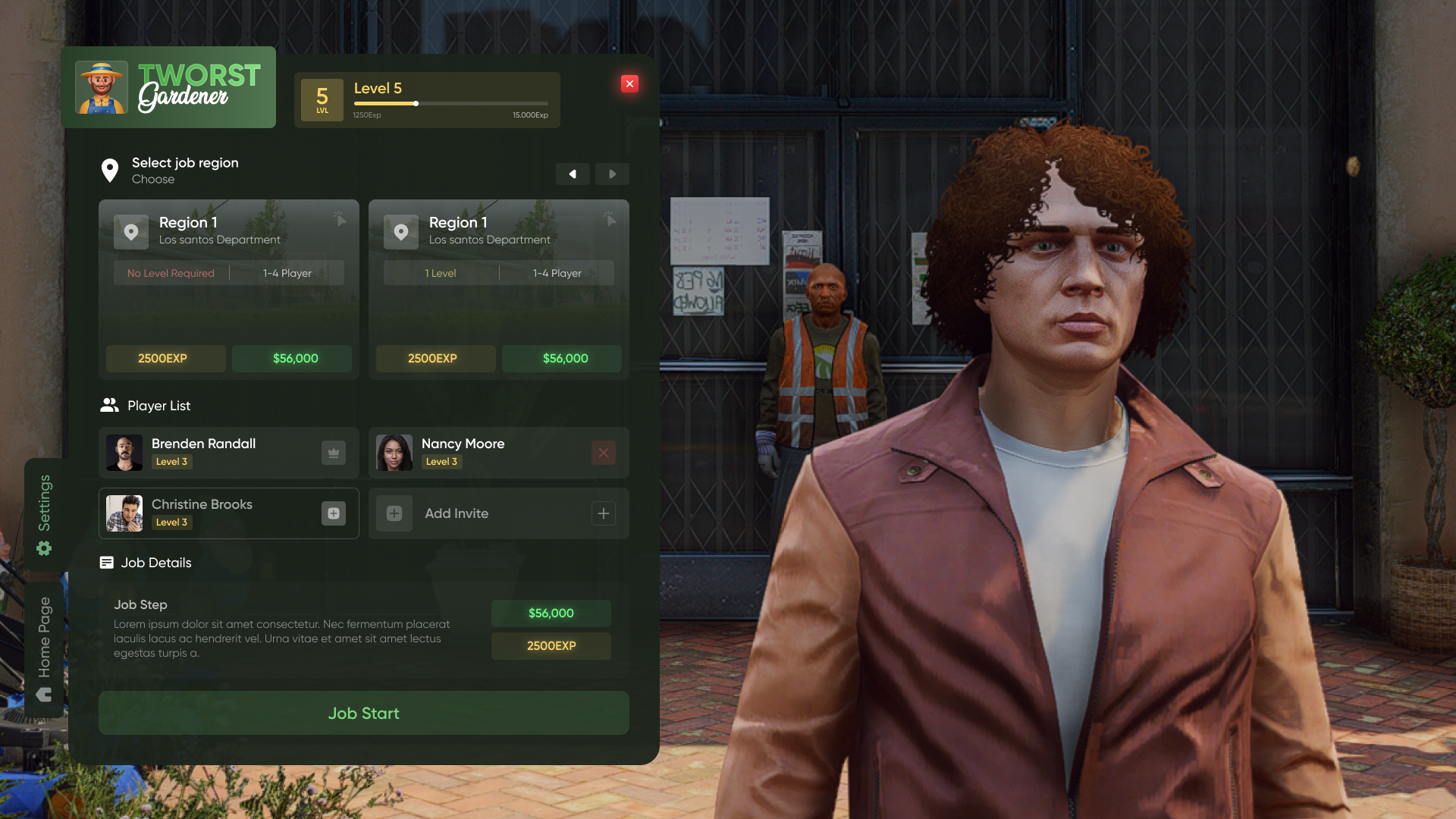Viewport: 1456px width, 819px height.
Task: Click the $56,000 reward badge in Job Details
Action: (x=551, y=613)
